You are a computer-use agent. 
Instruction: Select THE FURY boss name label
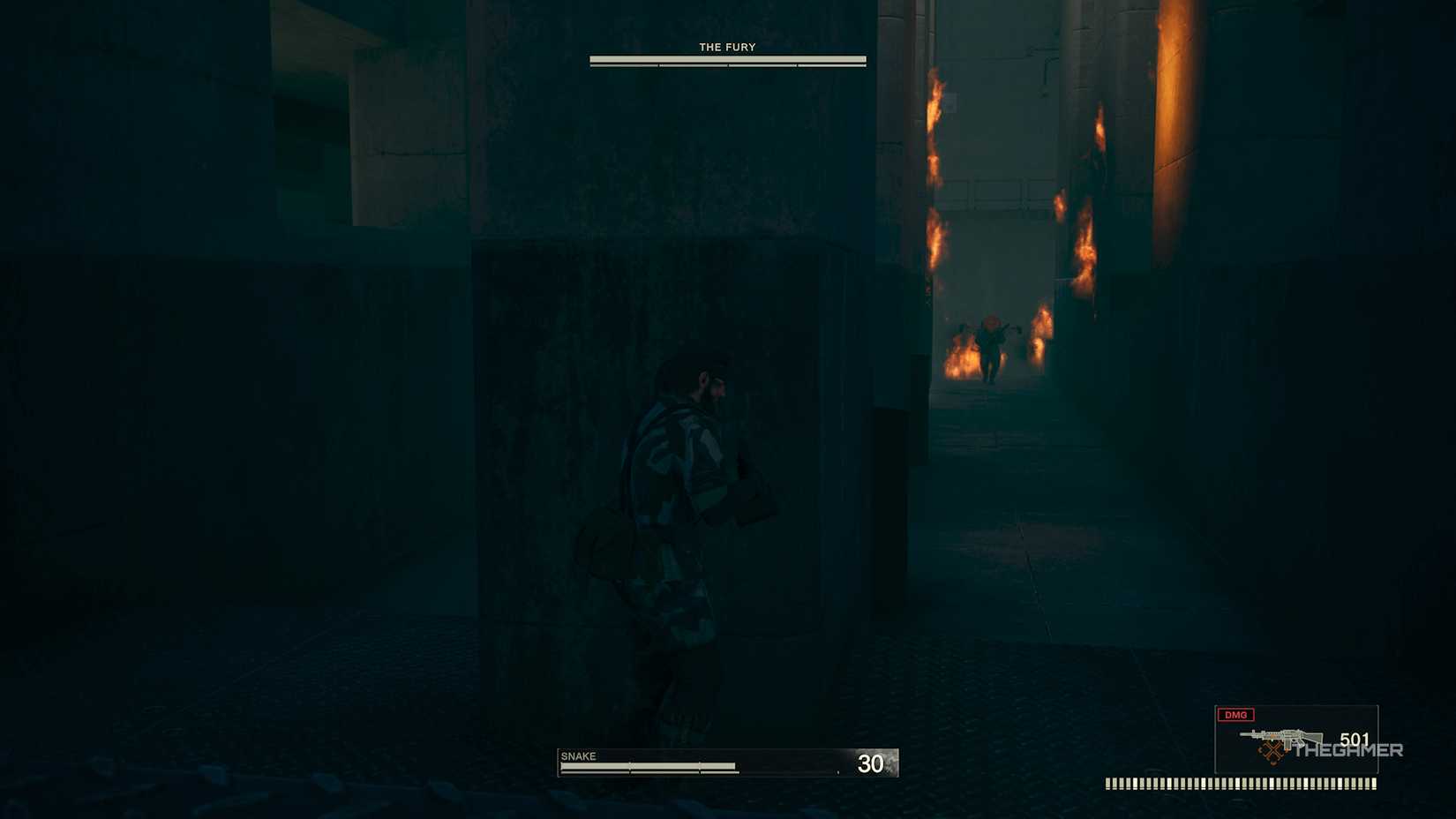[x=725, y=47]
